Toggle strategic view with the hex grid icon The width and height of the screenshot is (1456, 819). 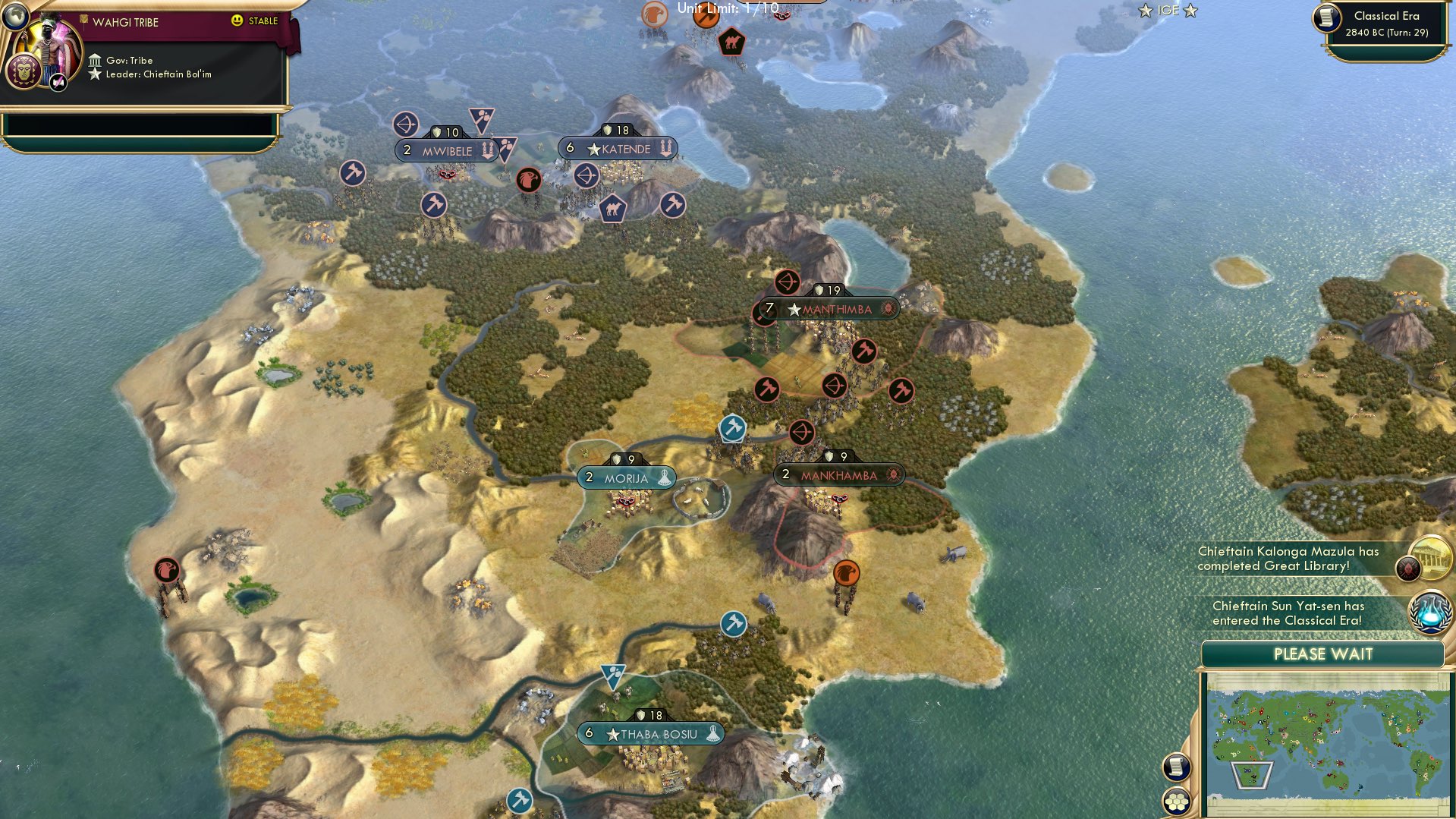[1175, 799]
